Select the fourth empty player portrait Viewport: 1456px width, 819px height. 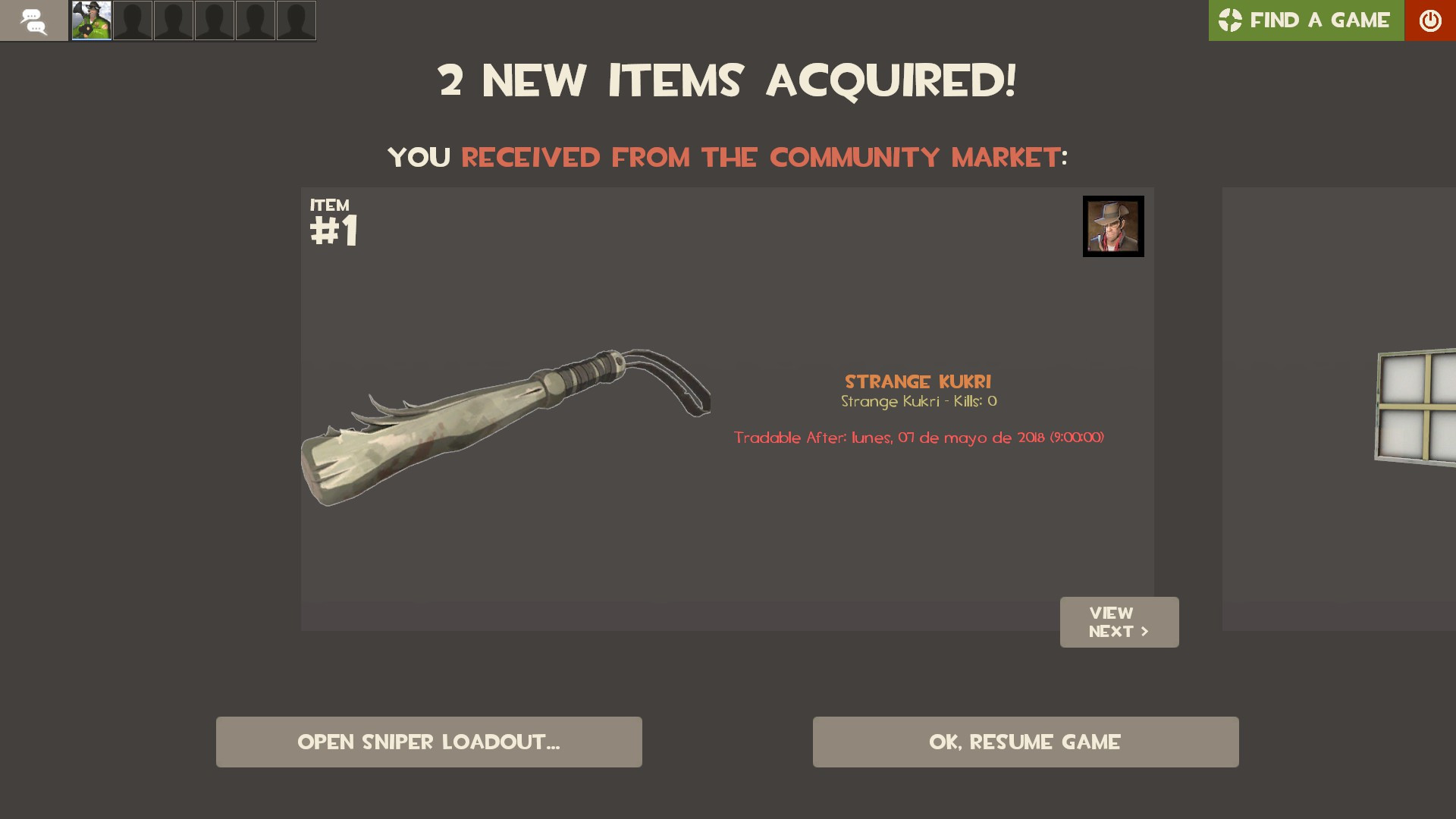(x=256, y=20)
